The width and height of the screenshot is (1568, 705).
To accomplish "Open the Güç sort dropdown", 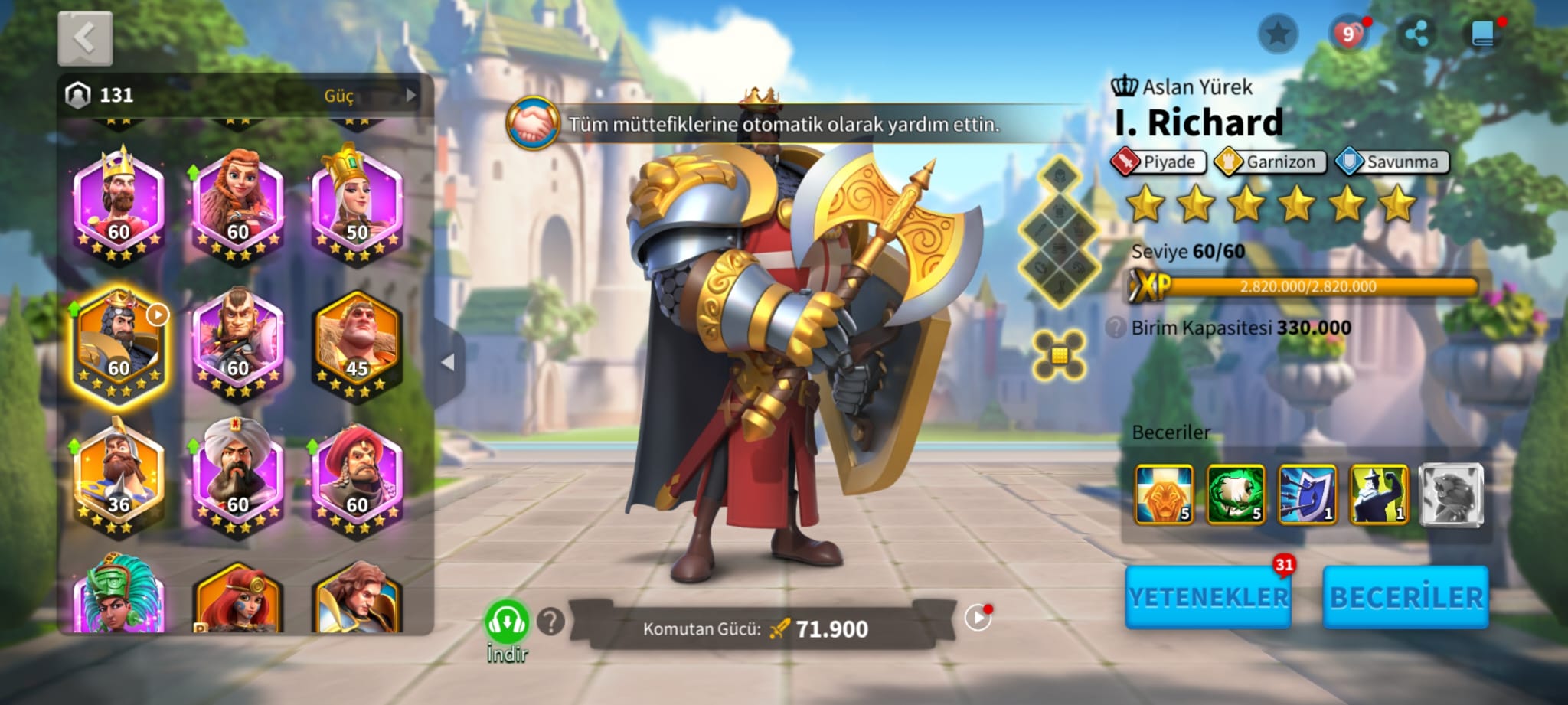I will (x=348, y=96).
